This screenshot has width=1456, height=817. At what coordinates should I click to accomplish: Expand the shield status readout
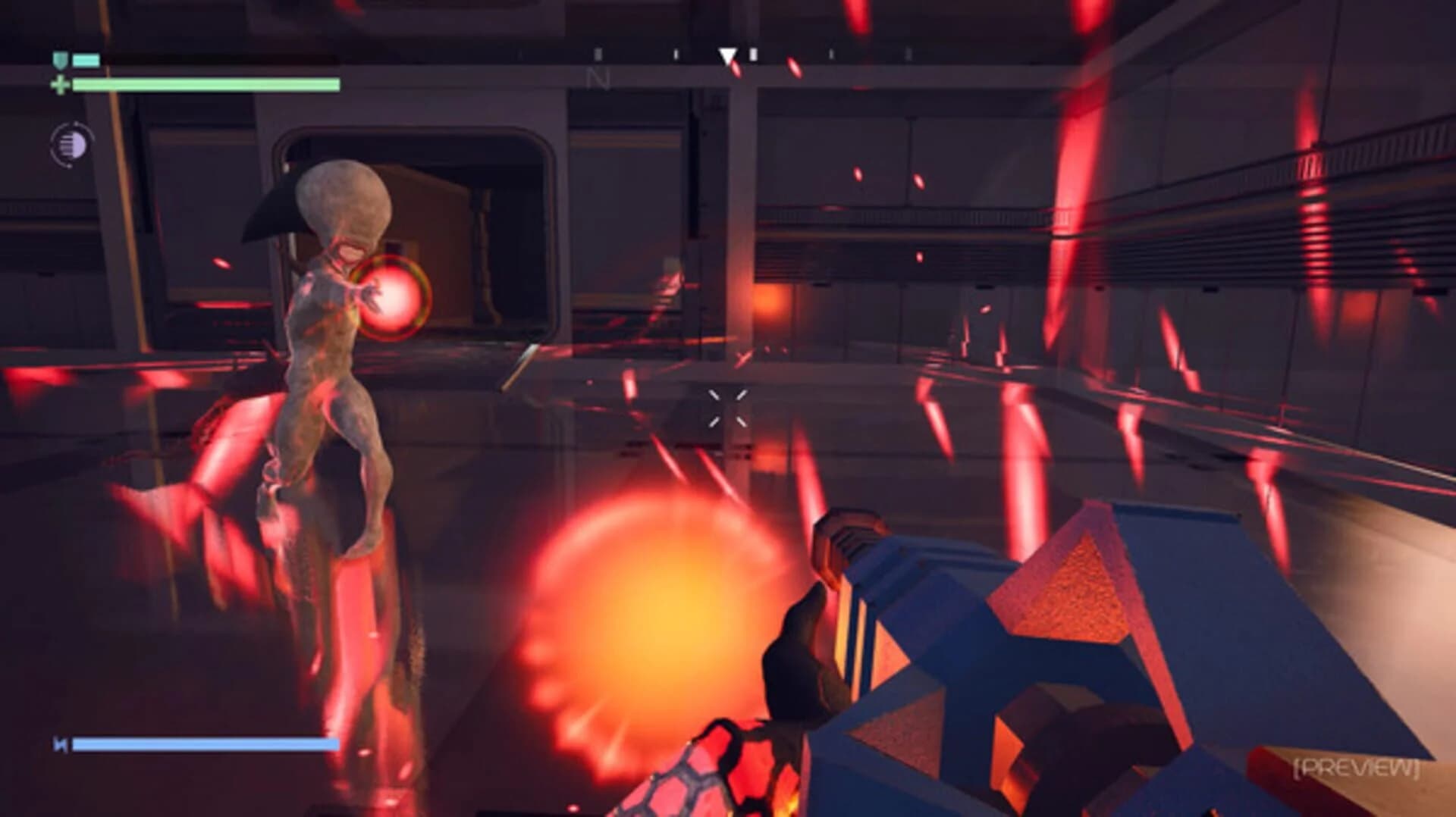pos(76,60)
